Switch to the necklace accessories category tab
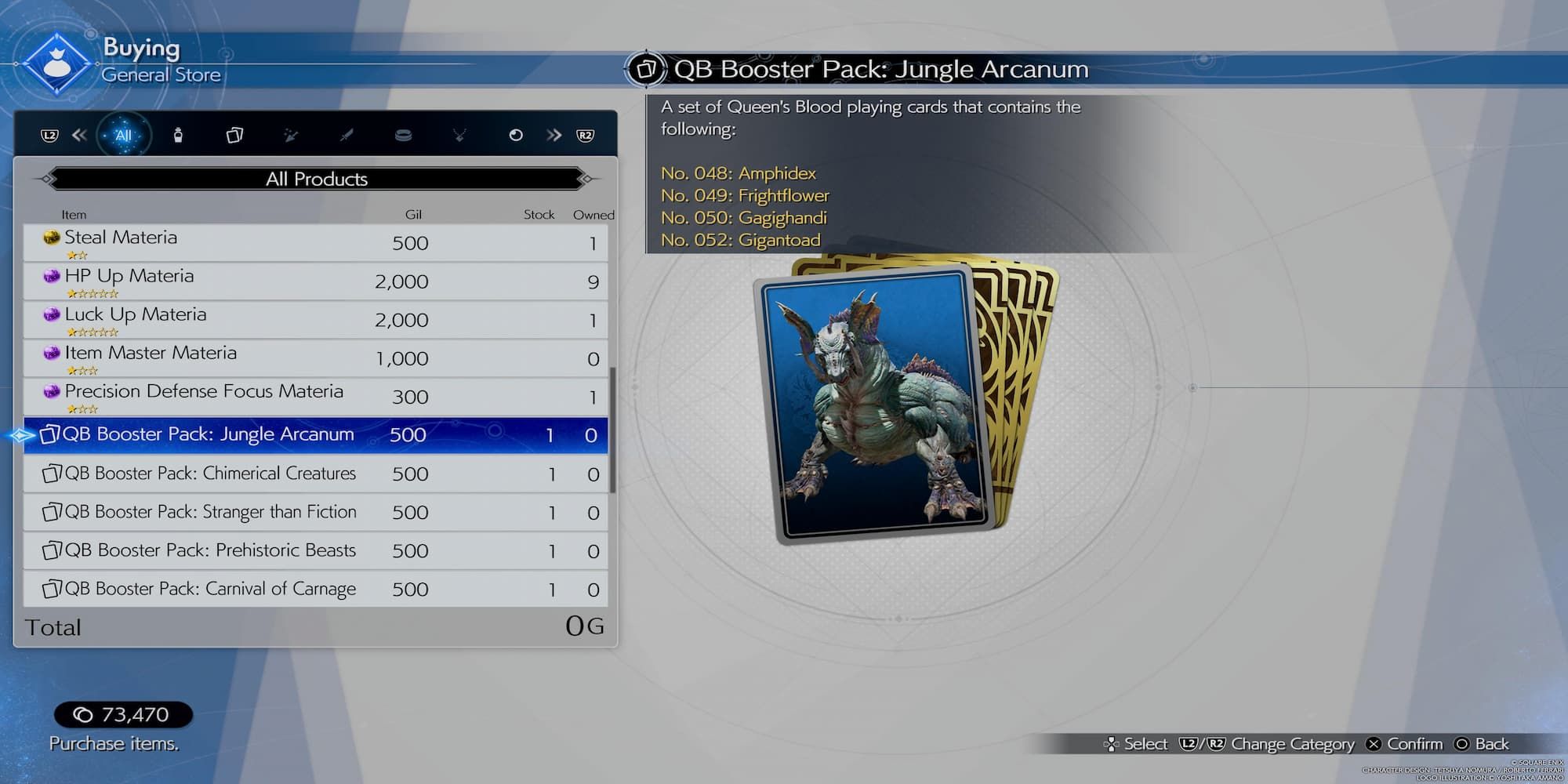 [x=459, y=136]
